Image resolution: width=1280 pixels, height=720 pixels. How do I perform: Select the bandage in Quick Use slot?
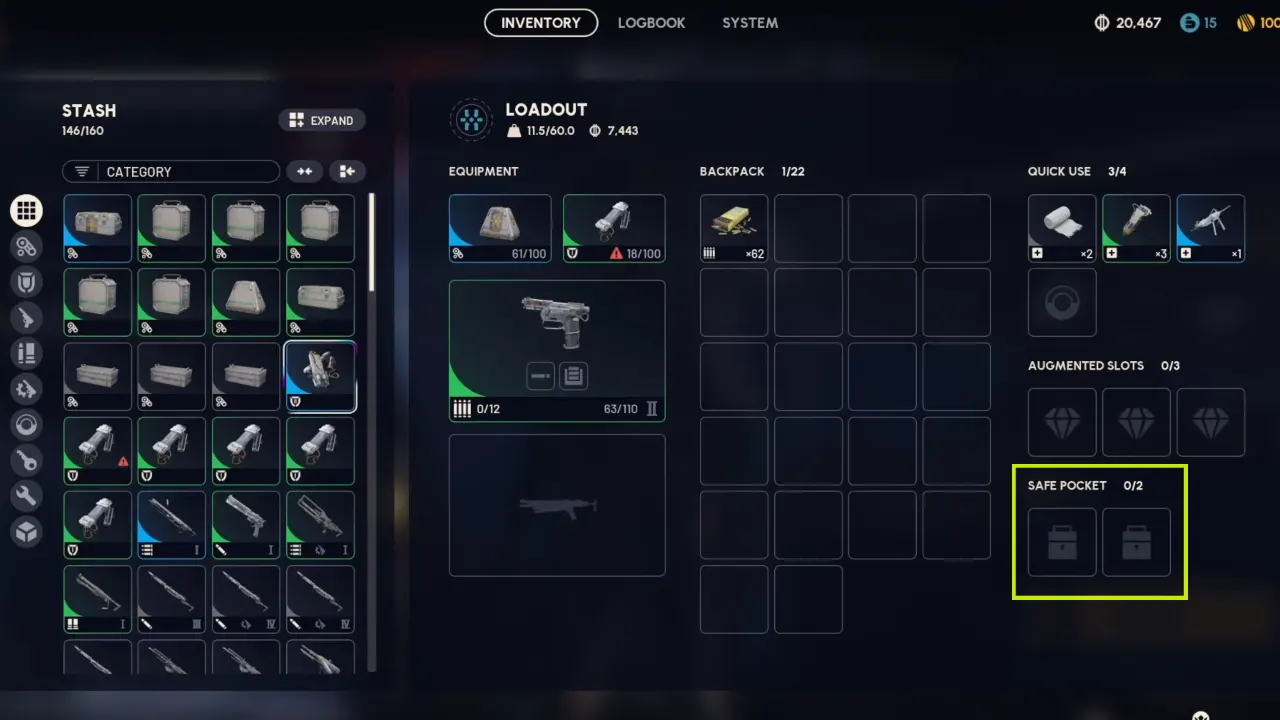point(1061,228)
